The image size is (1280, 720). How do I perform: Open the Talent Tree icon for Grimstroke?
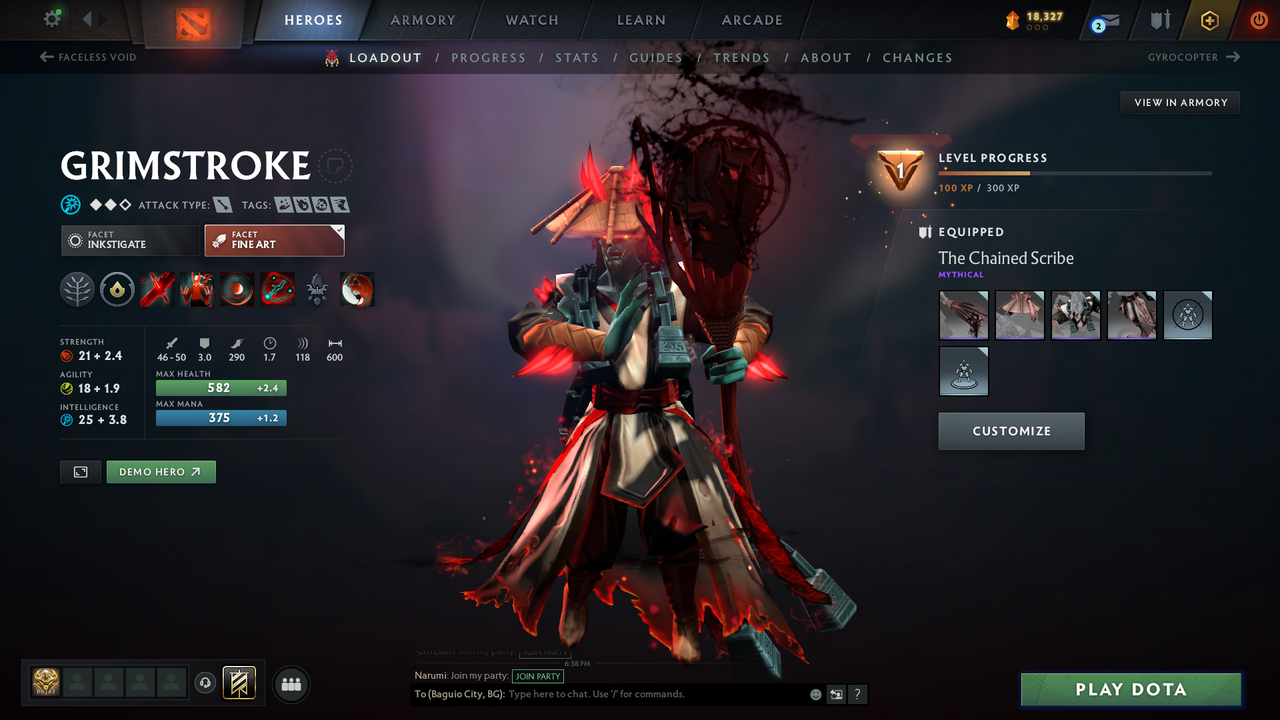(77, 289)
